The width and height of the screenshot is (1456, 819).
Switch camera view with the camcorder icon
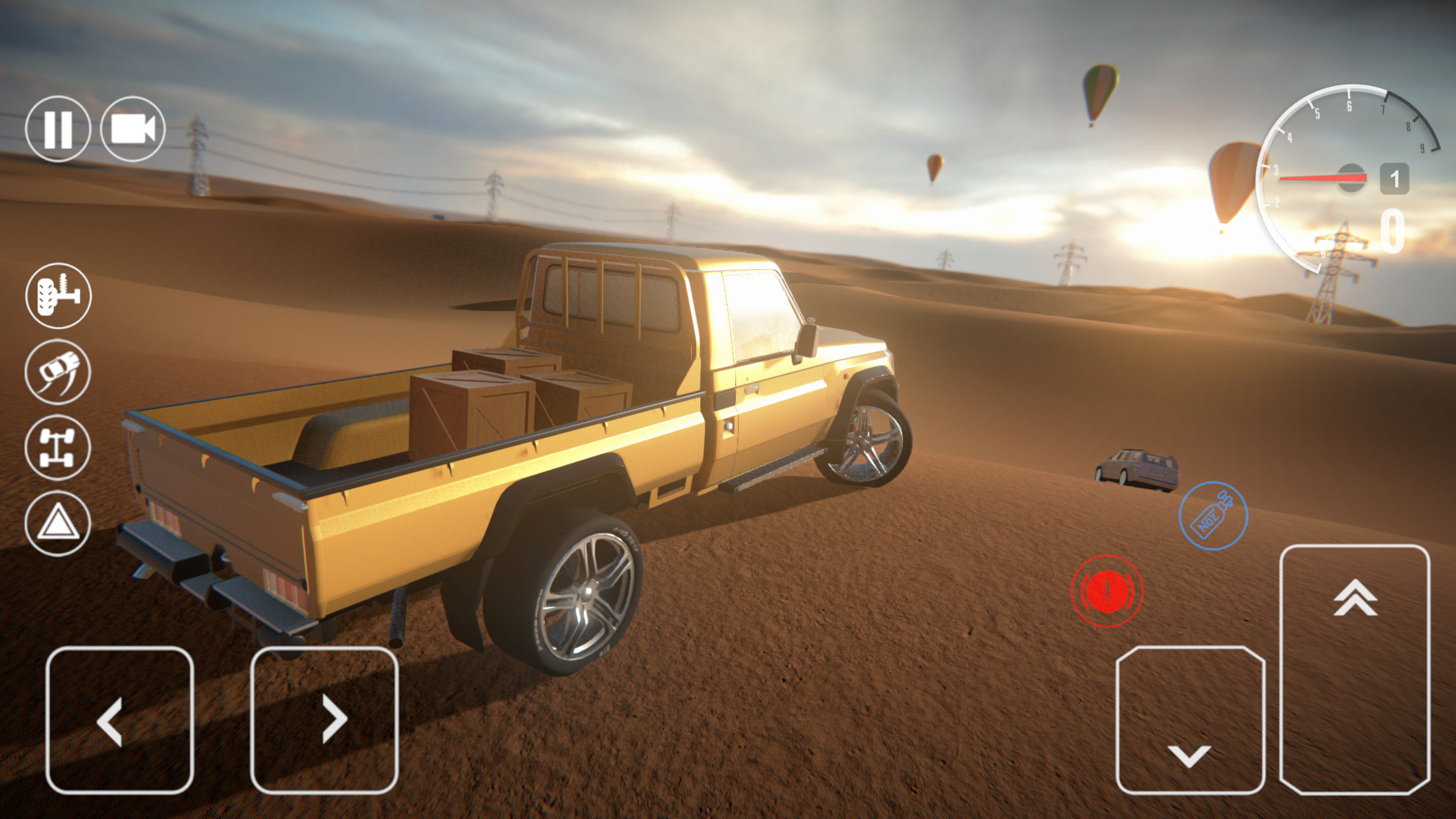click(x=133, y=128)
